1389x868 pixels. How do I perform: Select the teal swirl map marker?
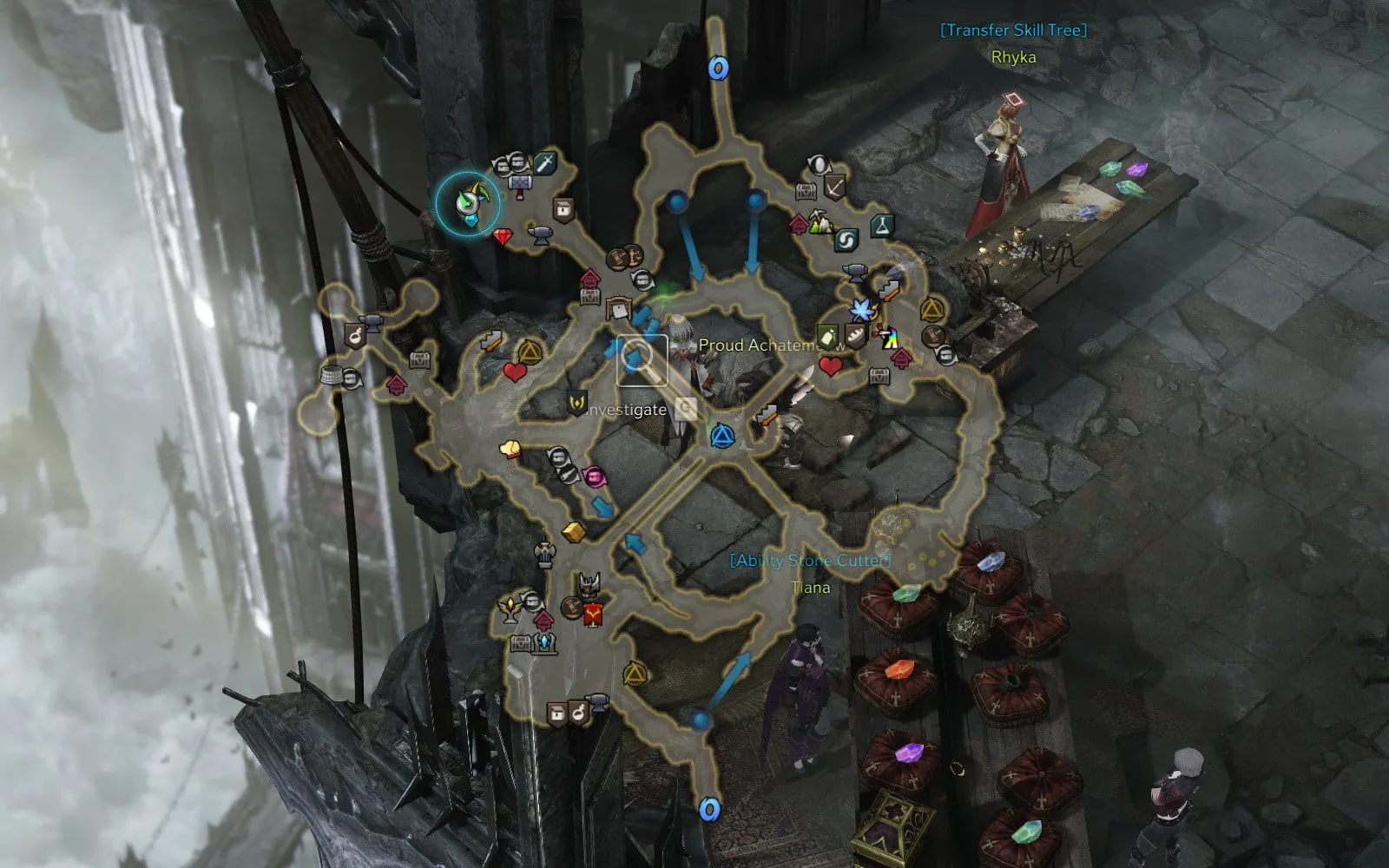846,240
